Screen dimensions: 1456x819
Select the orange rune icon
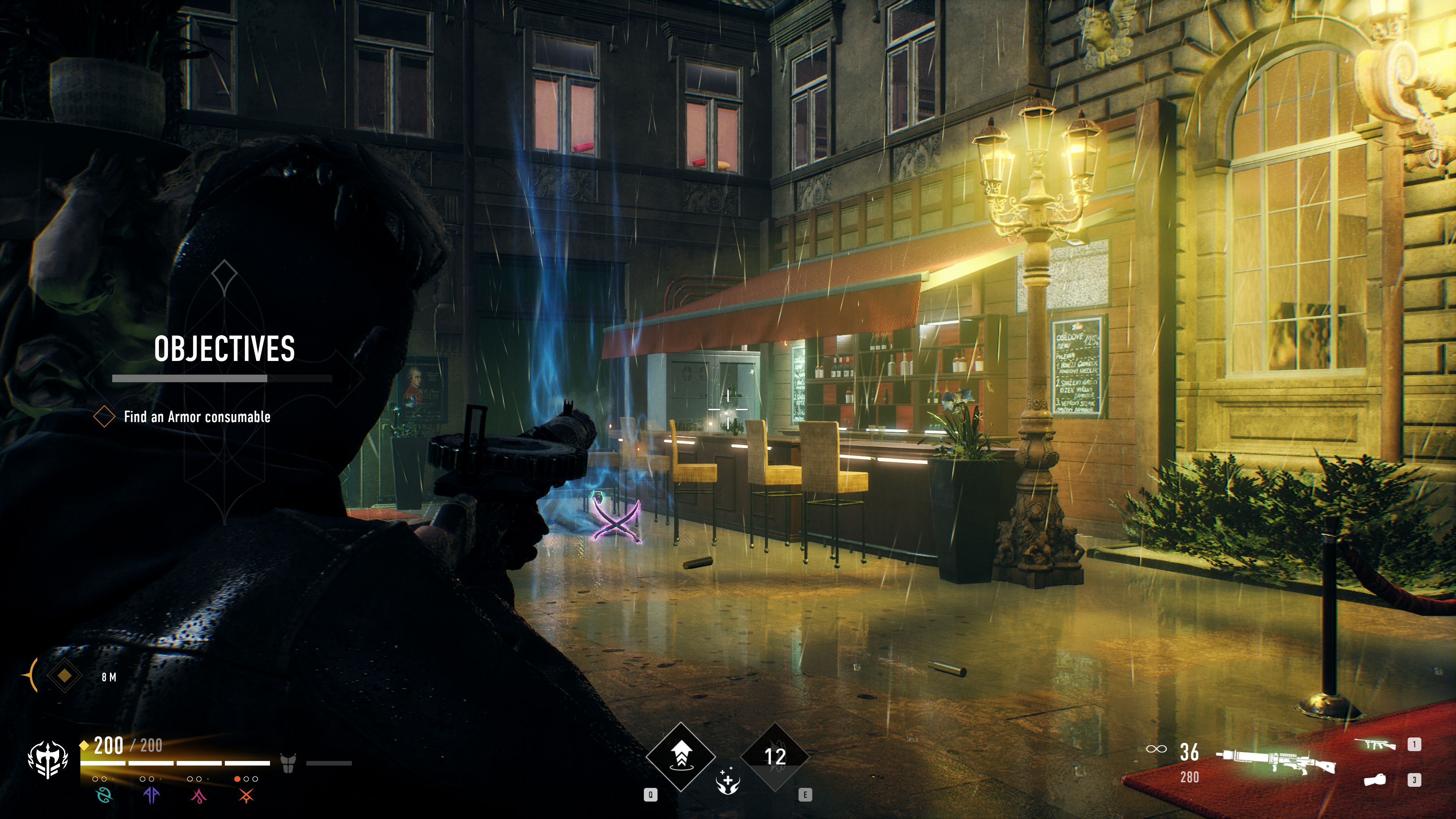point(246,796)
